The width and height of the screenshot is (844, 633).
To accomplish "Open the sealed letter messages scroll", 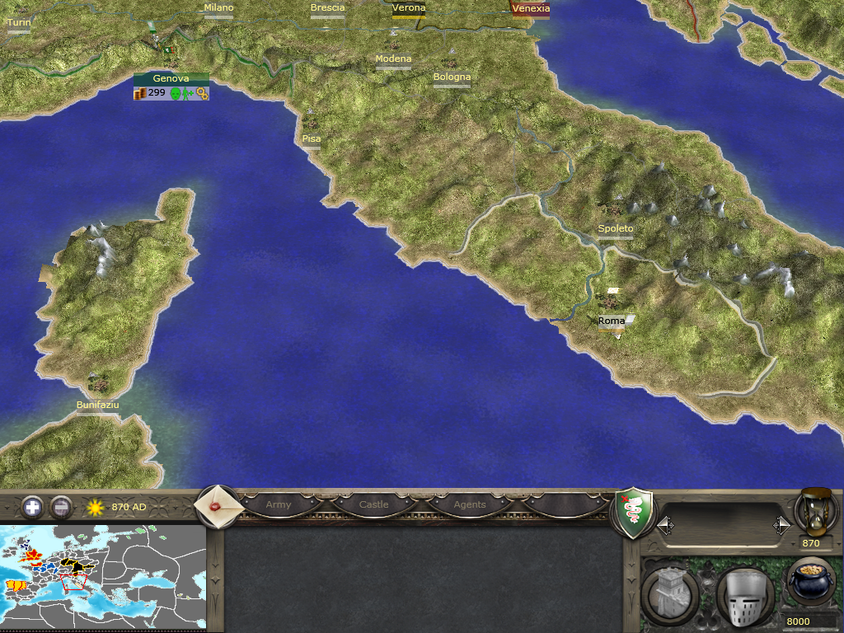I will (x=216, y=506).
